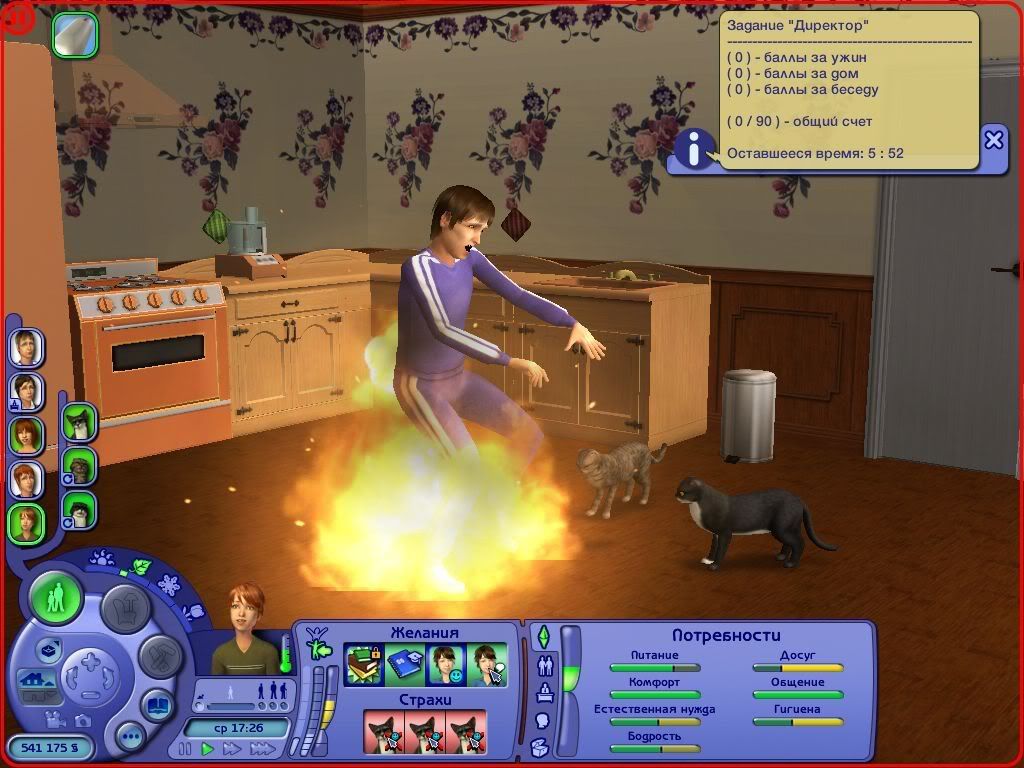Open the options menu with three dots
This screenshot has width=1024, height=768.
[130, 738]
